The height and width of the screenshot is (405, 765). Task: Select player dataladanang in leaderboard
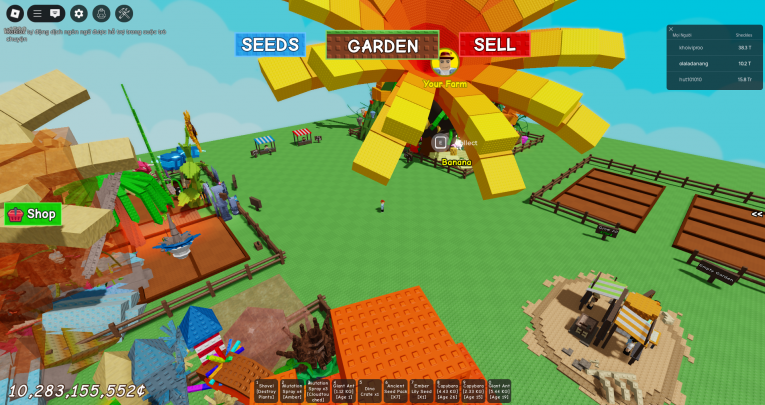692,63
